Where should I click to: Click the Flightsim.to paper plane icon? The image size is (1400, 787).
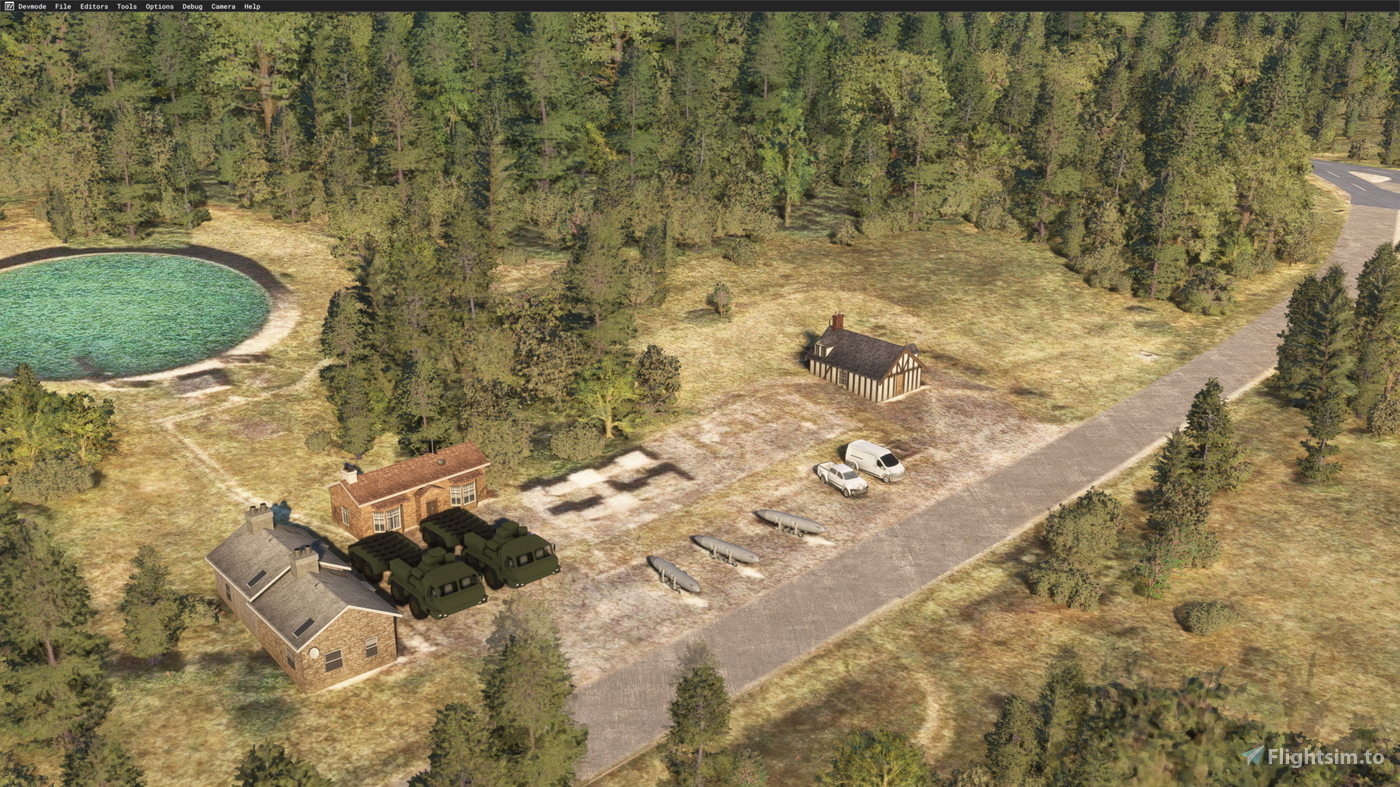[x=1250, y=755]
